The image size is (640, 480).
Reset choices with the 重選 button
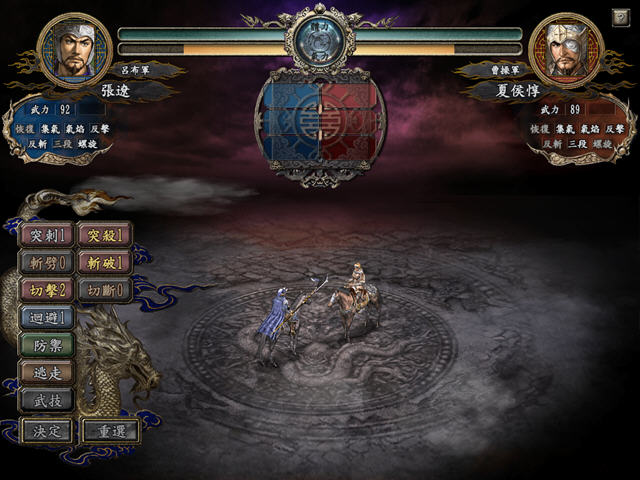pyautogui.click(x=110, y=431)
